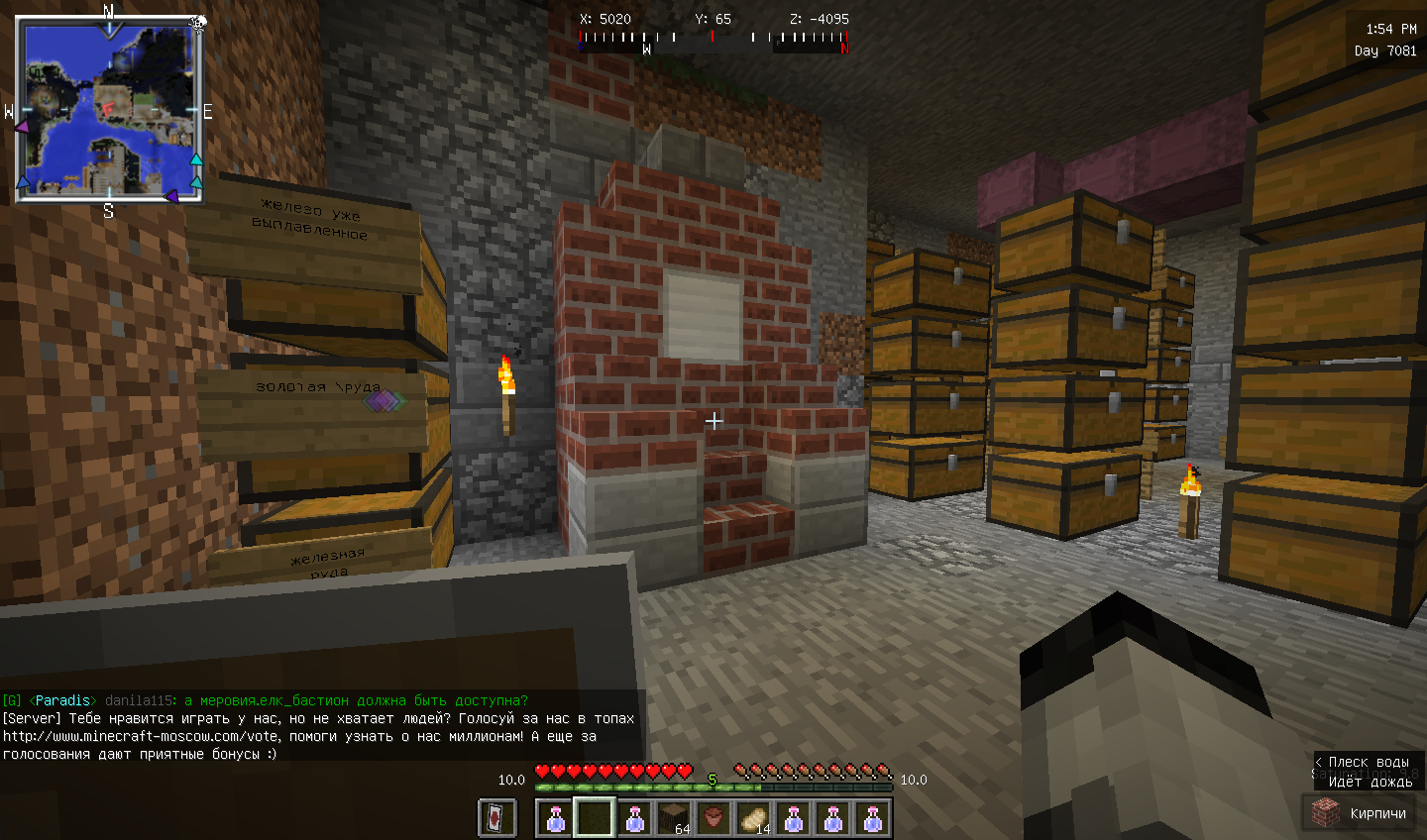Click the highlighted empty hotbar slot

click(x=595, y=818)
